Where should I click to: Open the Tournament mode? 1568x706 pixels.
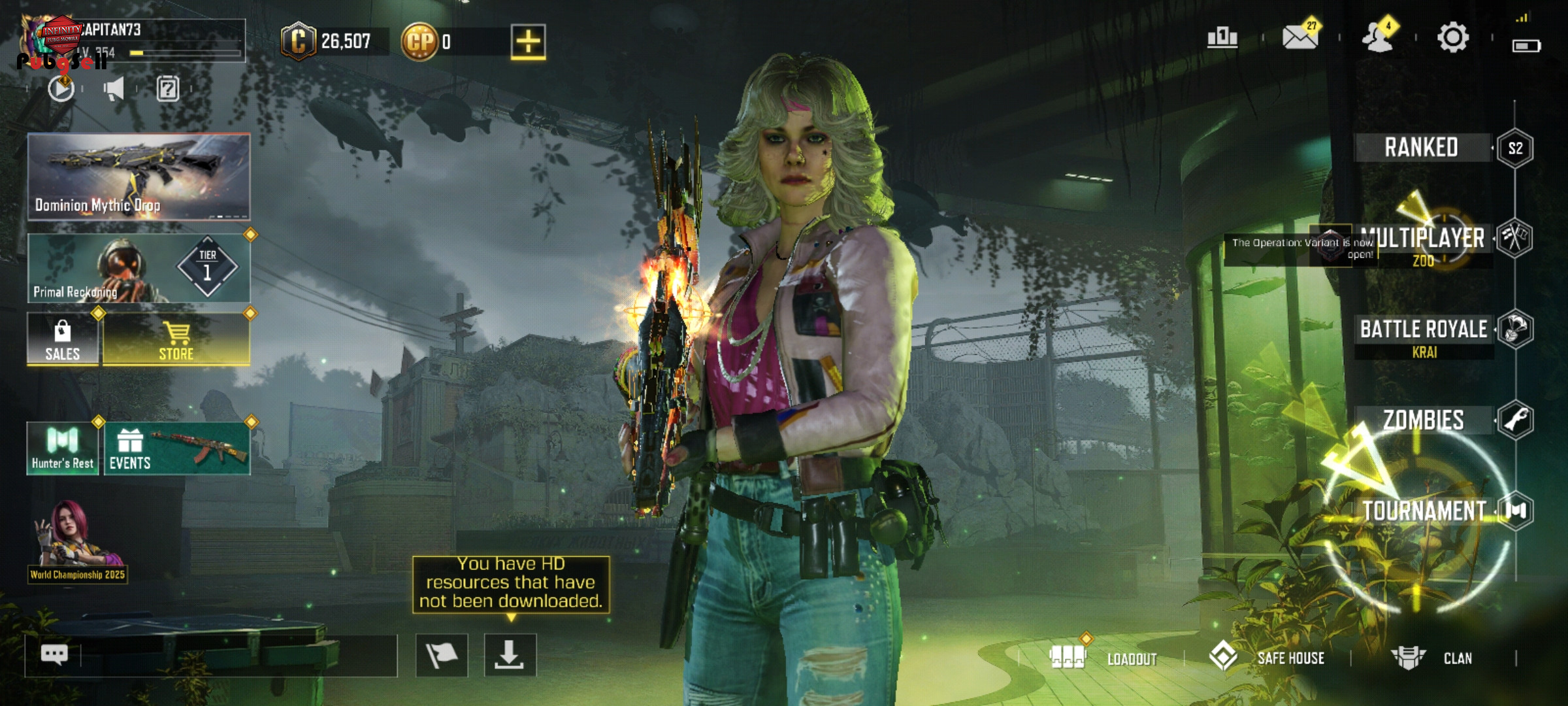click(x=1424, y=511)
